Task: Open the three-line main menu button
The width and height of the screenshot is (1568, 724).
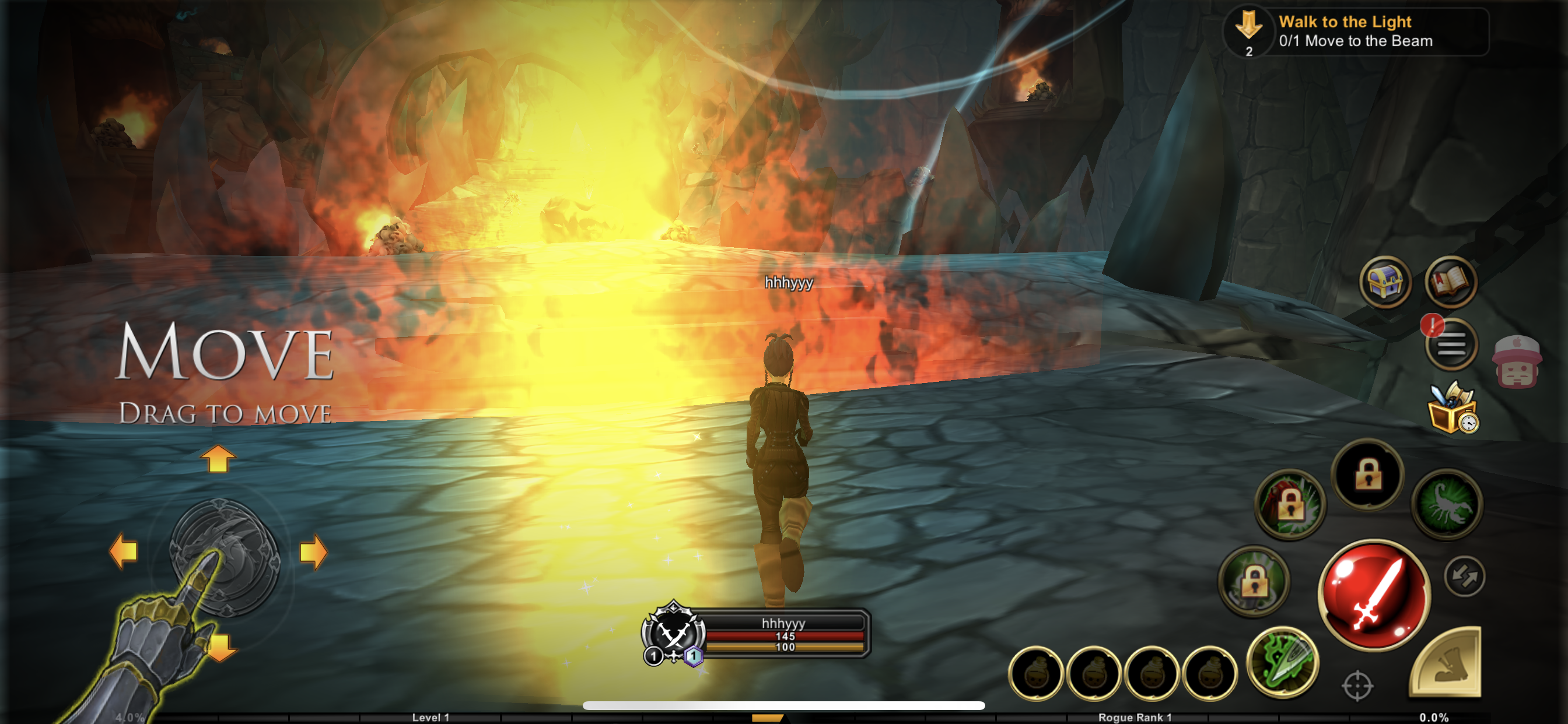Action: pos(1451,345)
